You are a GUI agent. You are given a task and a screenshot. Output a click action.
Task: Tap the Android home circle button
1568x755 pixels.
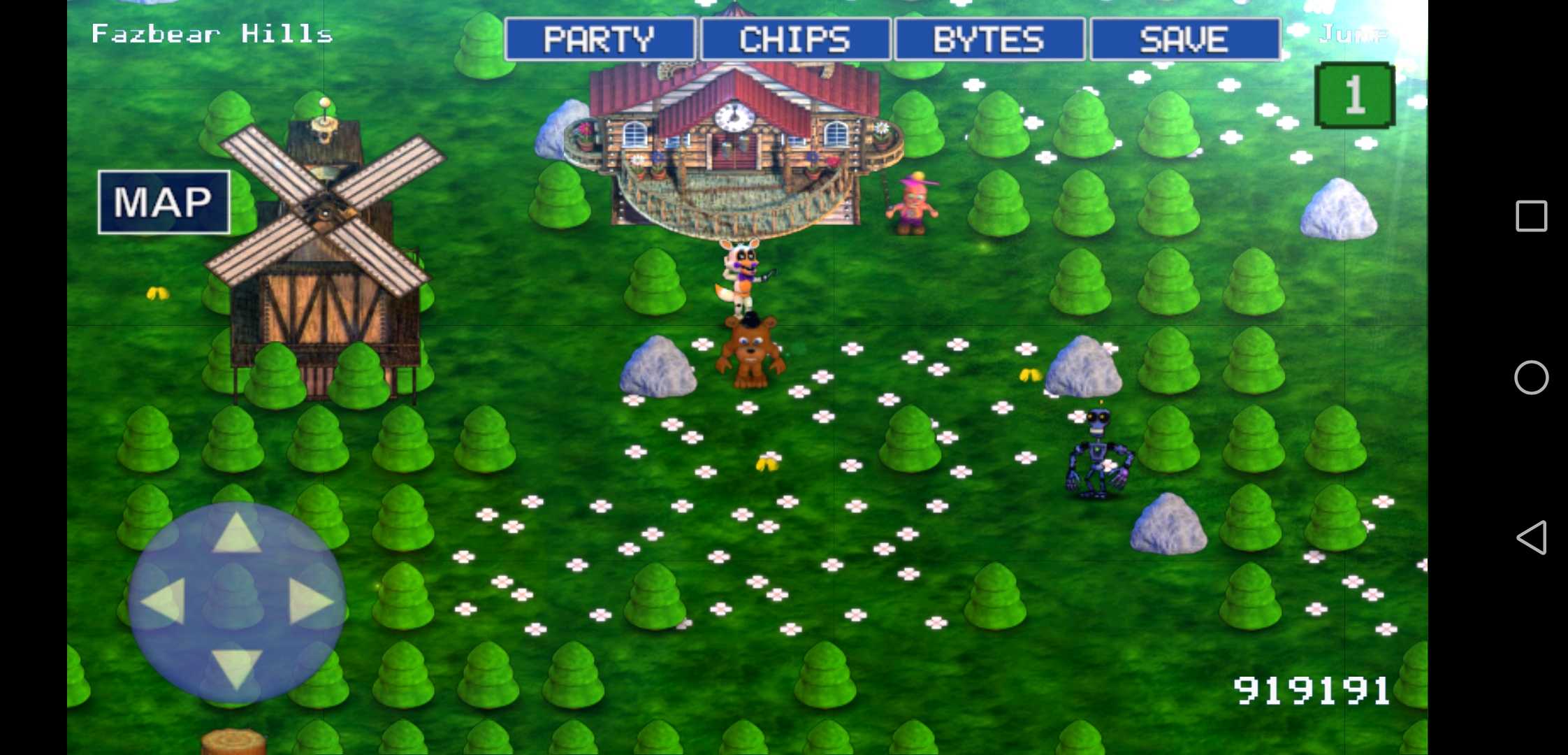pos(1531,377)
